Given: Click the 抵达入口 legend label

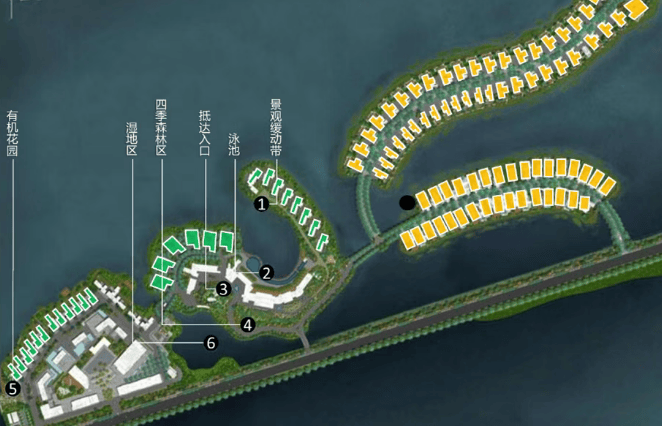Looking at the screenshot, I should point(205,130).
